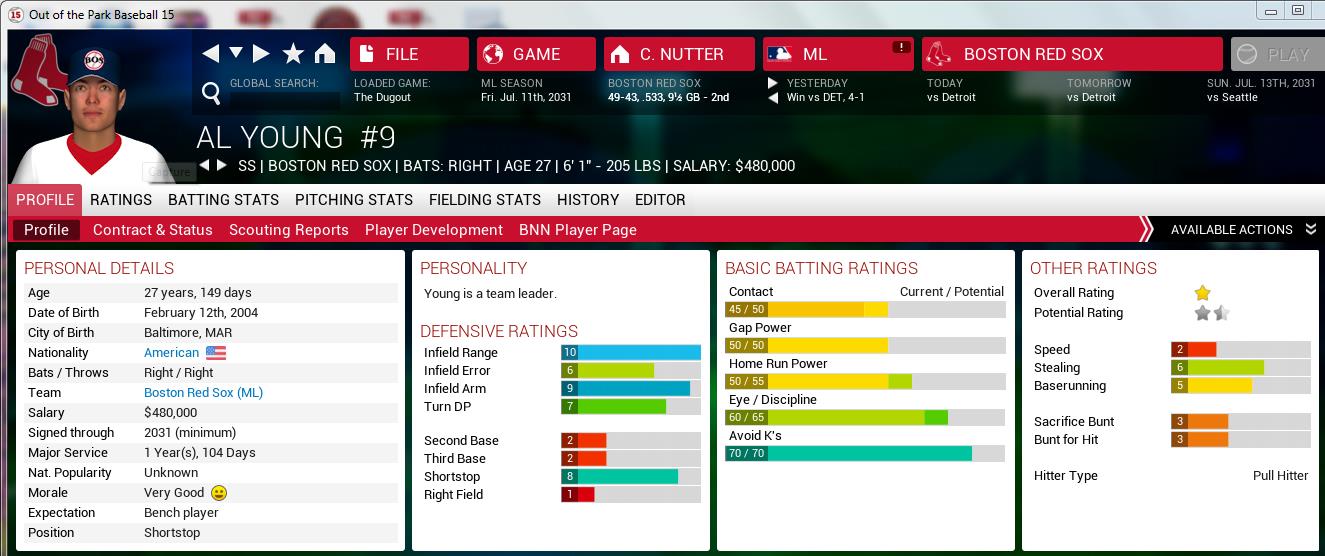Image resolution: width=1325 pixels, height=556 pixels.
Task: Switch to Contract & Status subtab
Action: click(x=153, y=230)
